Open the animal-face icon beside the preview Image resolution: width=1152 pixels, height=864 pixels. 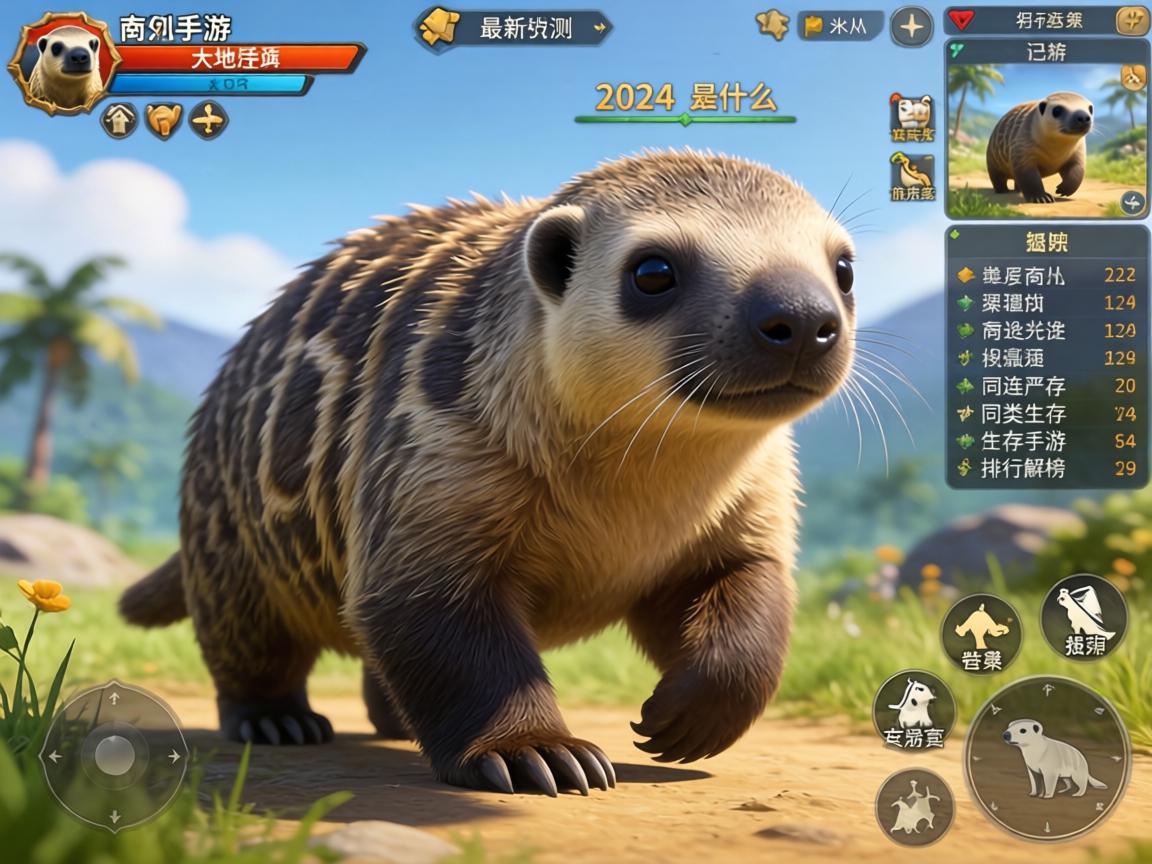click(912, 117)
